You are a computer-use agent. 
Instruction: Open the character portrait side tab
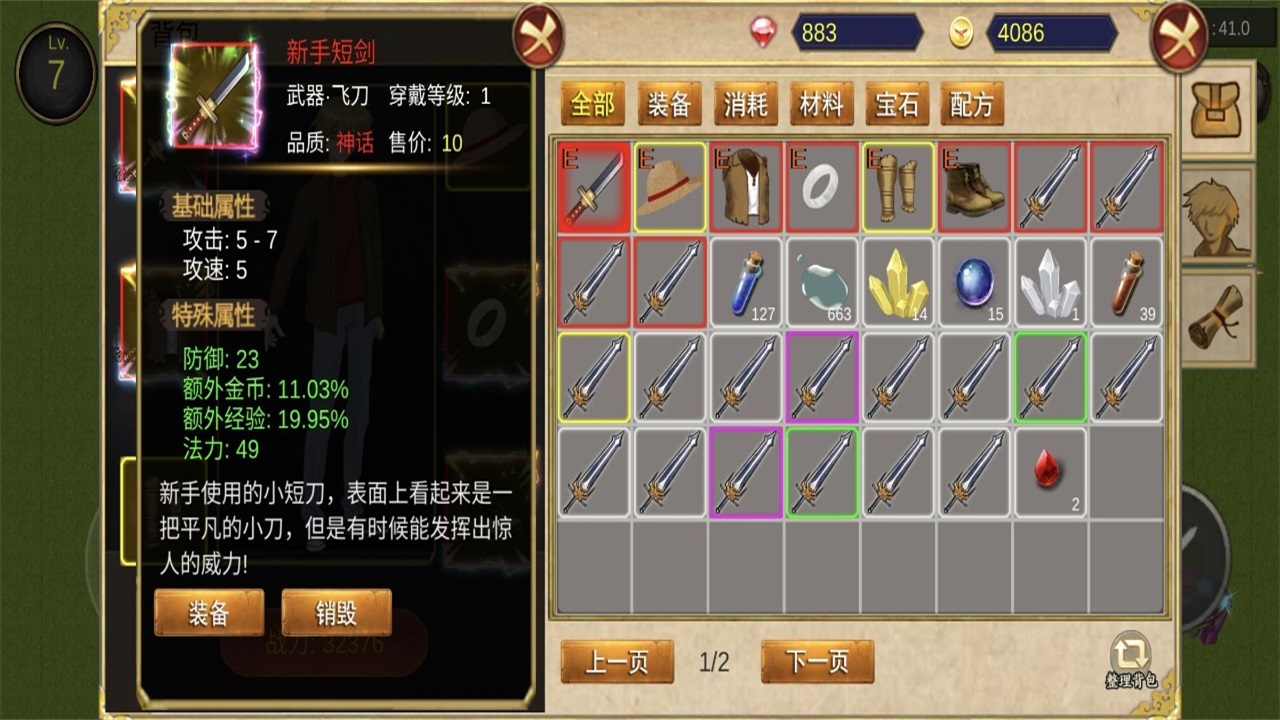1218,215
